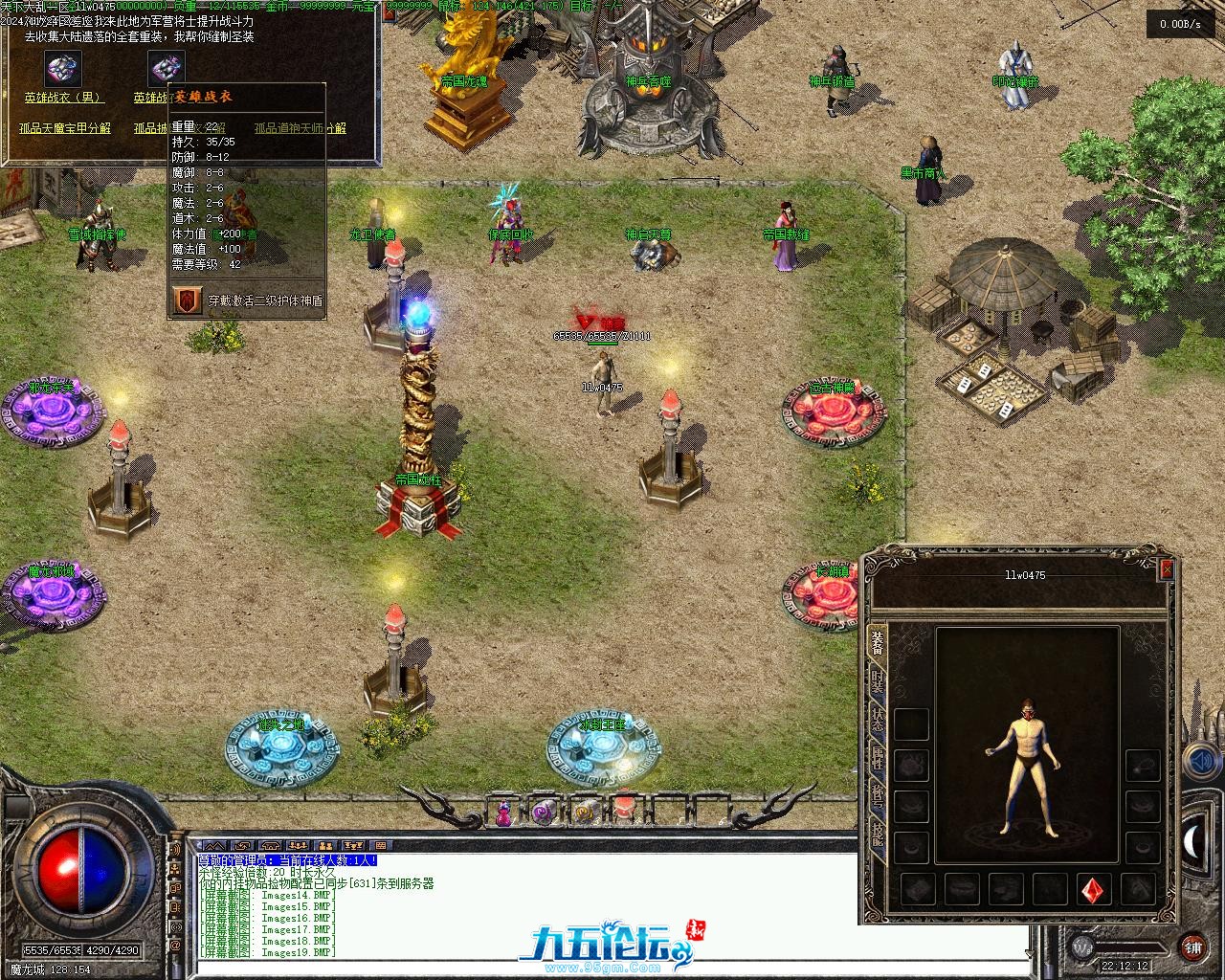Select the 称号 title tab

point(877,799)
